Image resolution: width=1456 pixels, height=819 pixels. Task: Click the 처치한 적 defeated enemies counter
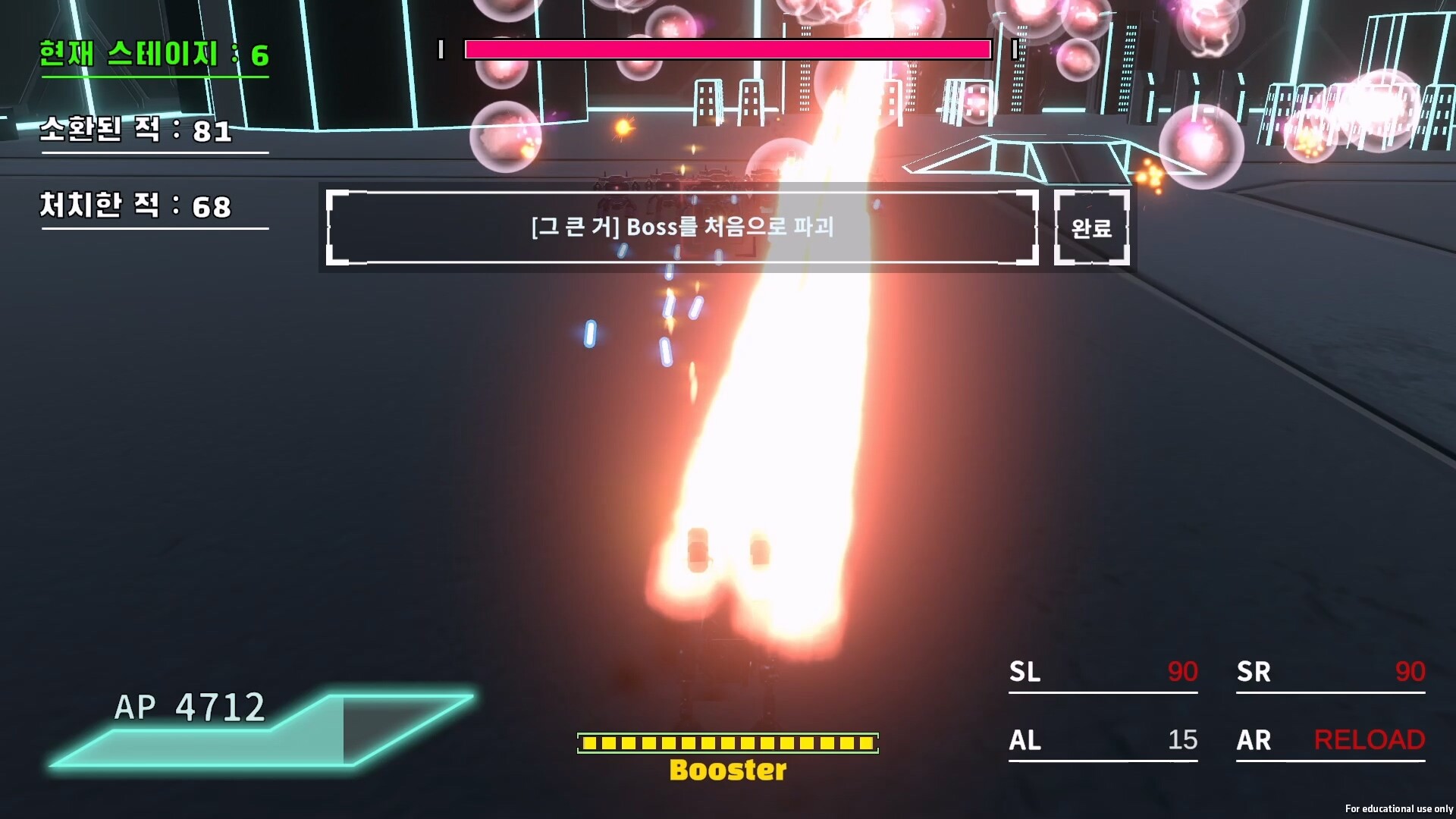[133, 204]
